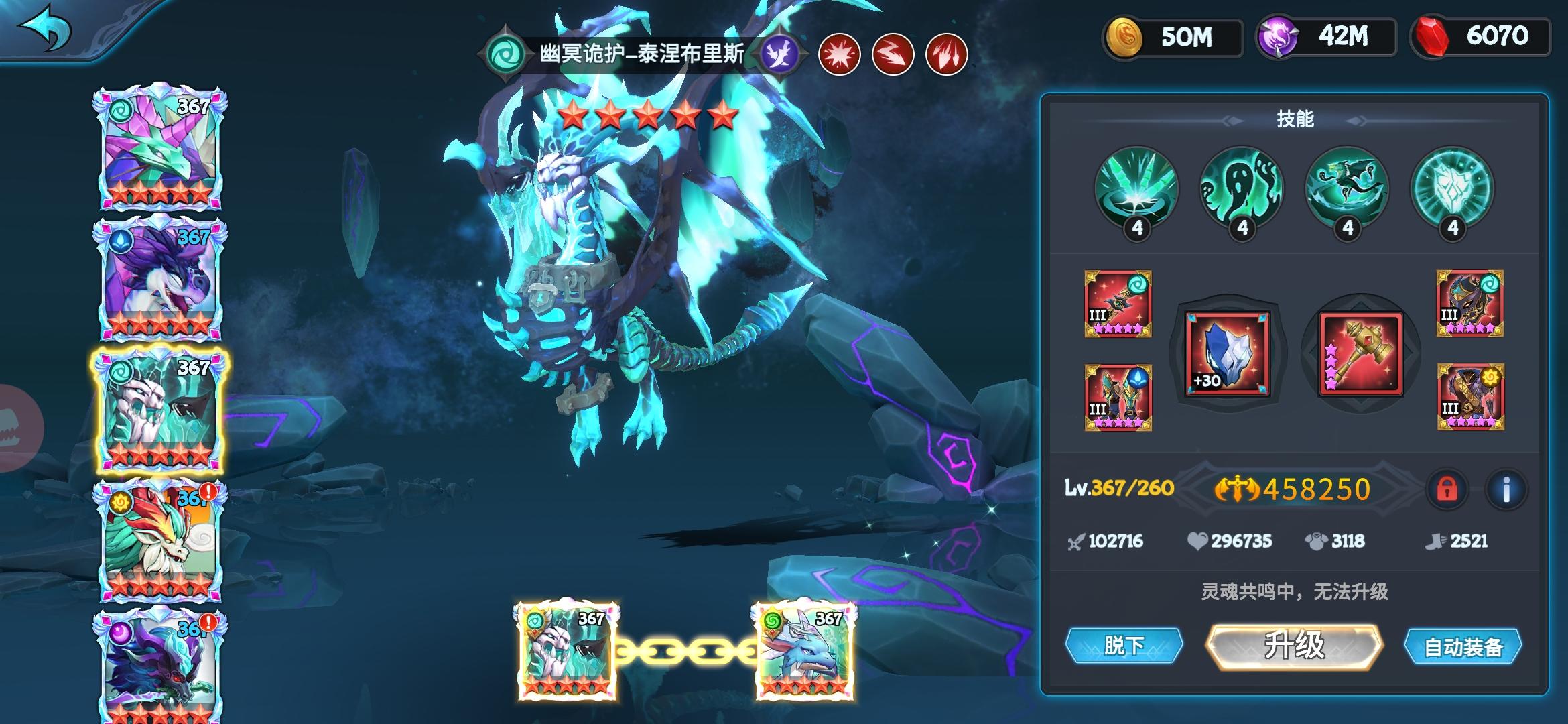Open the blue info icon
Image resolution: width=1568 pixels, height=724 pixels.
point(1506,489)
